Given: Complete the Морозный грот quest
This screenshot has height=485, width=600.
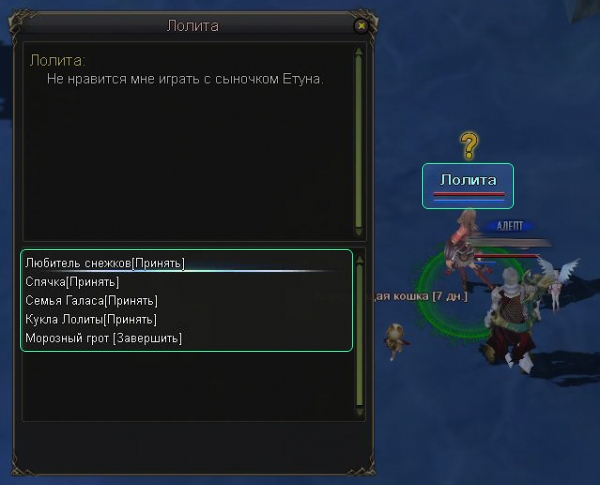Looking at the screenshot, I should click(104, 339).
